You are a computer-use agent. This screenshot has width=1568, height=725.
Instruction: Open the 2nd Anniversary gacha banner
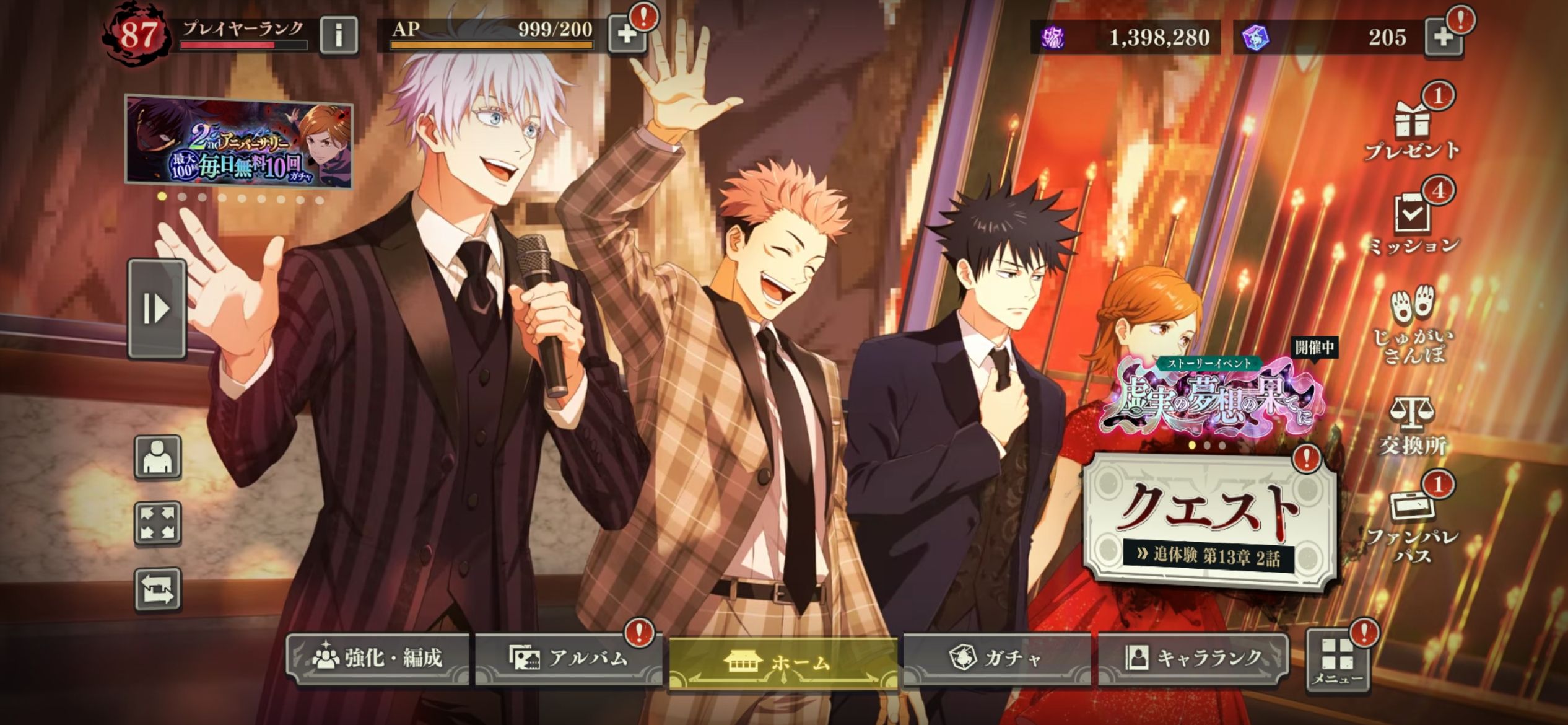click(239, 142)
